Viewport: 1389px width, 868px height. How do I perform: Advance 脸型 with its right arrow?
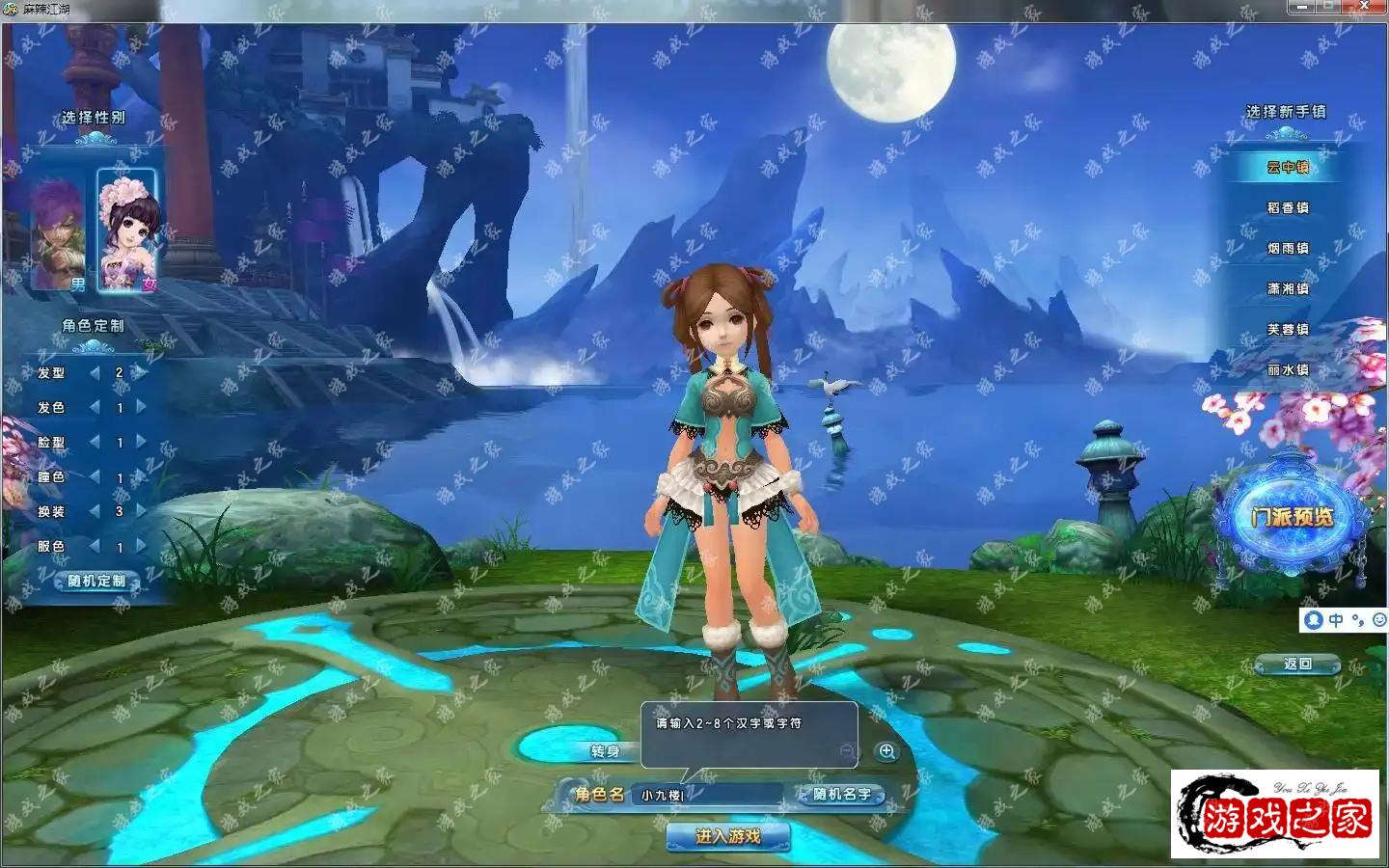(141, 442)
